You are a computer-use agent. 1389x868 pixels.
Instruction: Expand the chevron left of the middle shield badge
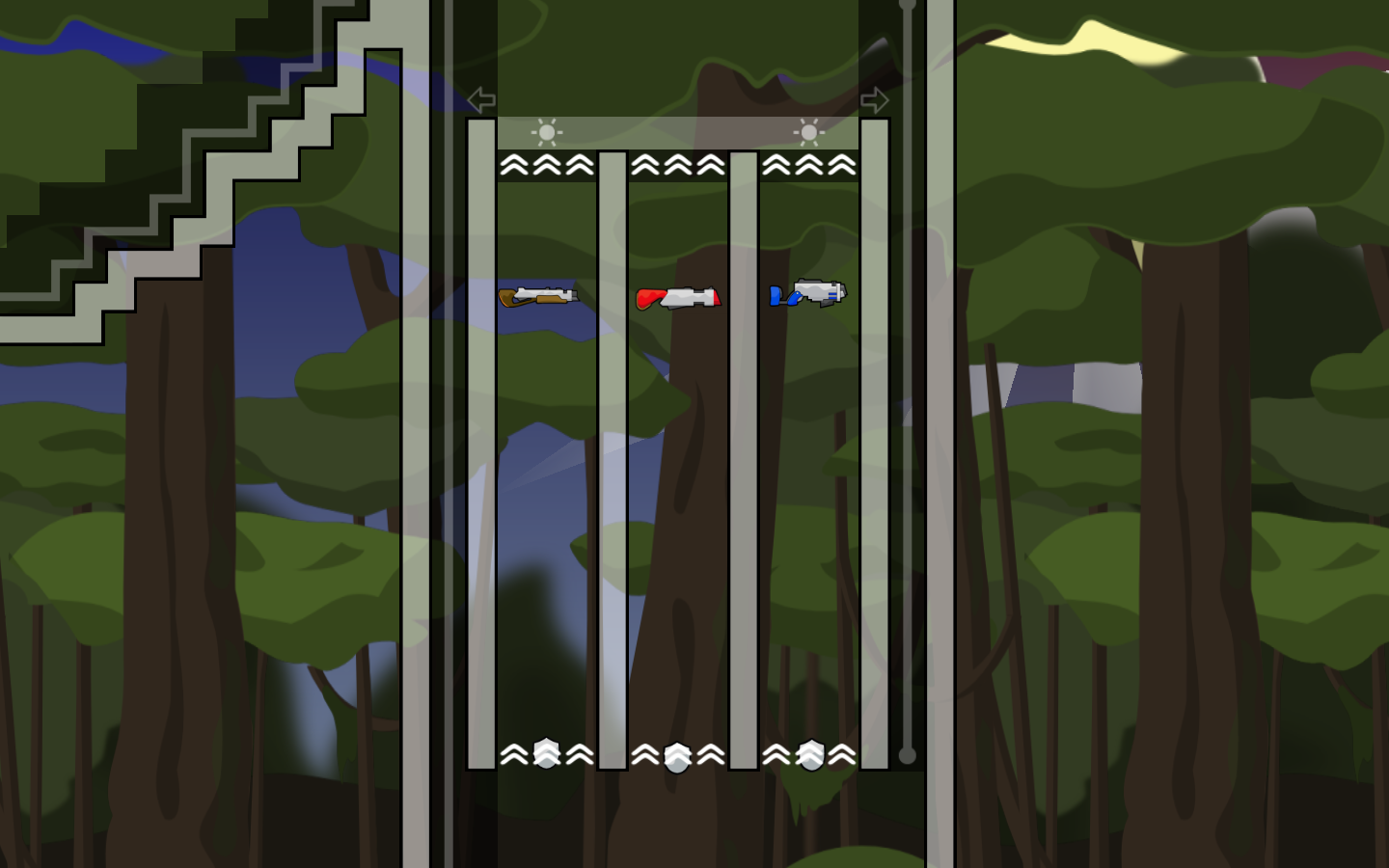tap(647, 756)
